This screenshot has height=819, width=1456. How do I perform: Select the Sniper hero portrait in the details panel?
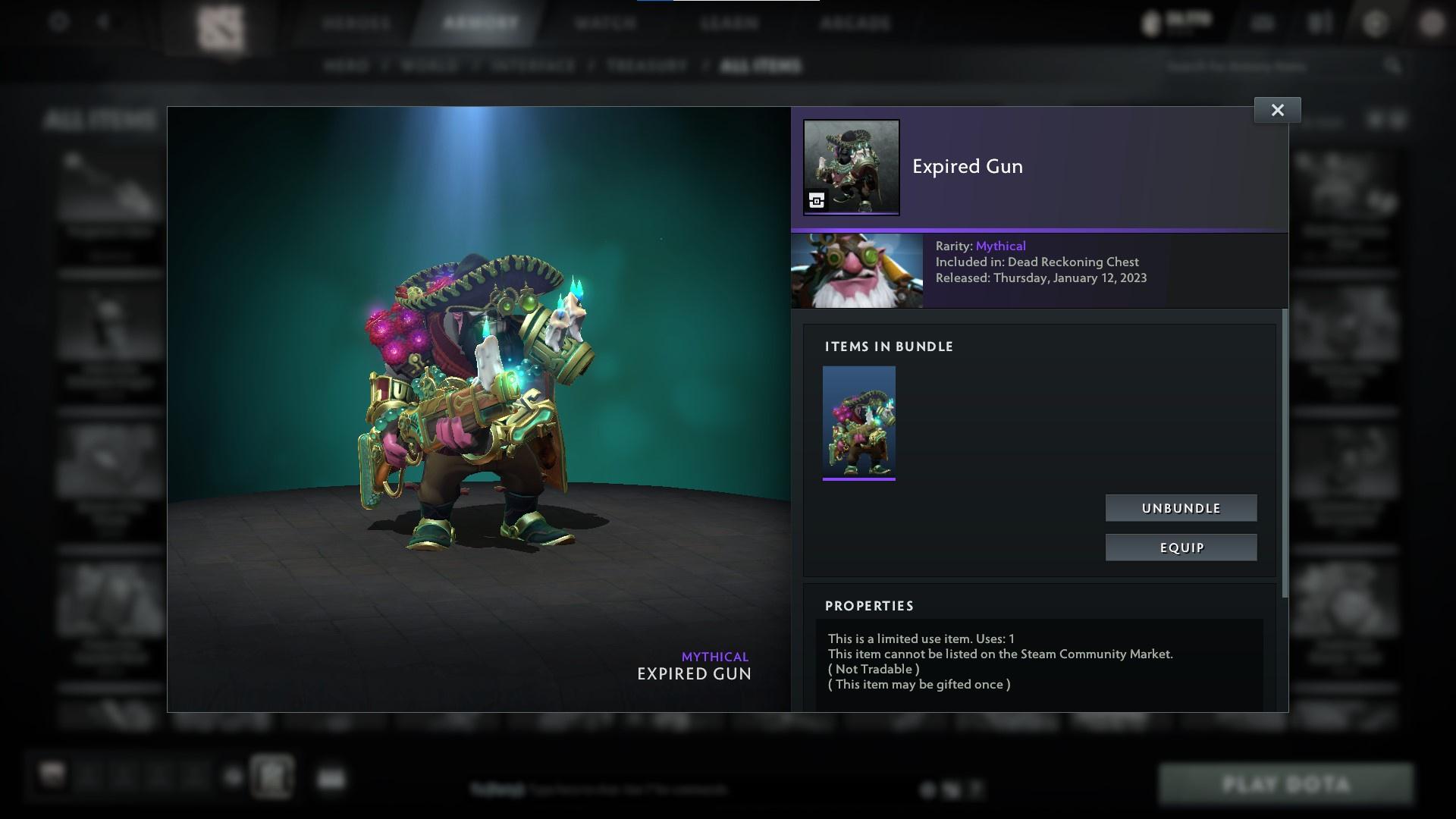[857, 270]
